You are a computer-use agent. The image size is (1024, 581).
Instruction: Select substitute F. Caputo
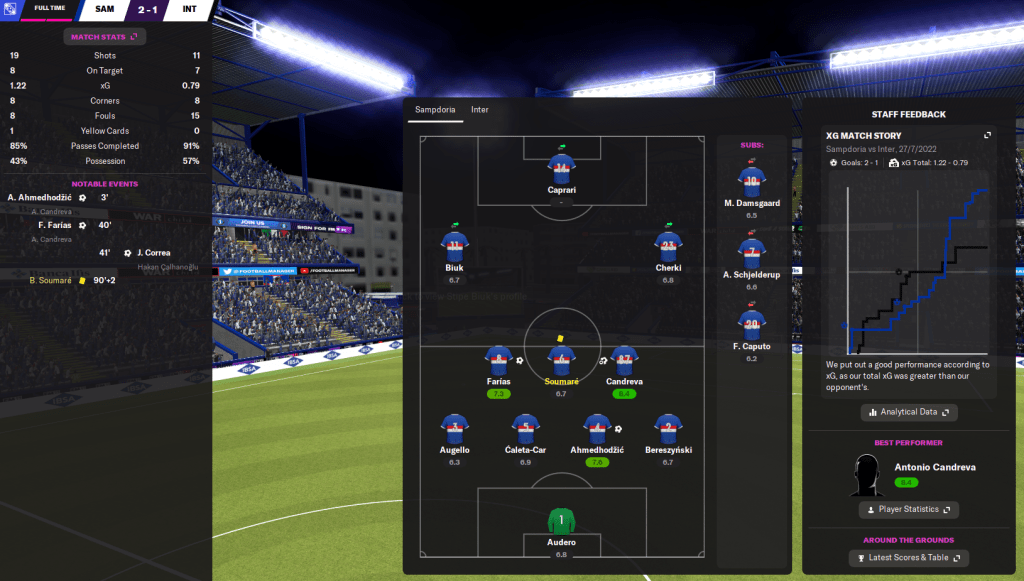751,324
